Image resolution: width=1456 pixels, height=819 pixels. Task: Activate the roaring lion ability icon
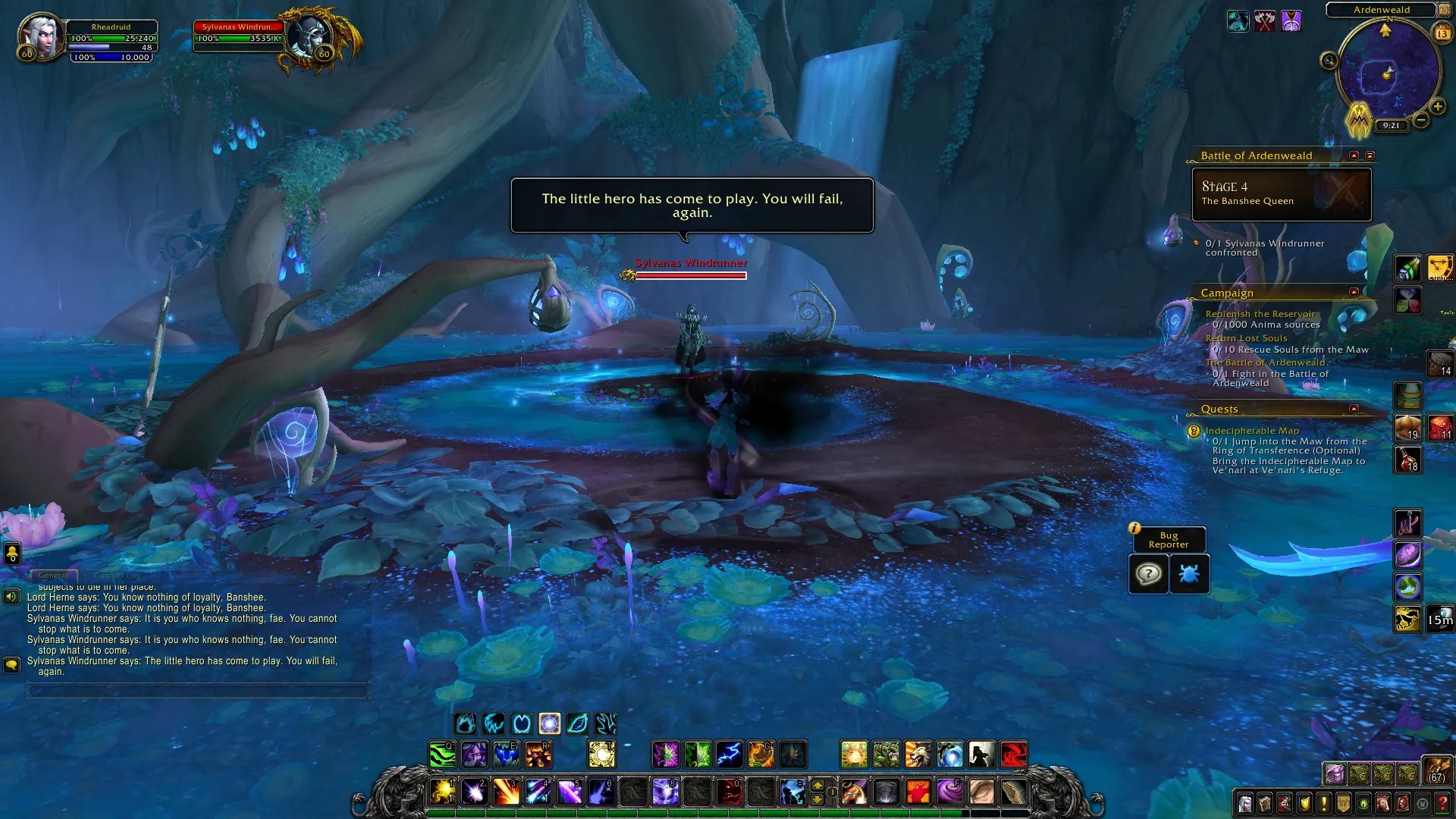tap(917, 755)
